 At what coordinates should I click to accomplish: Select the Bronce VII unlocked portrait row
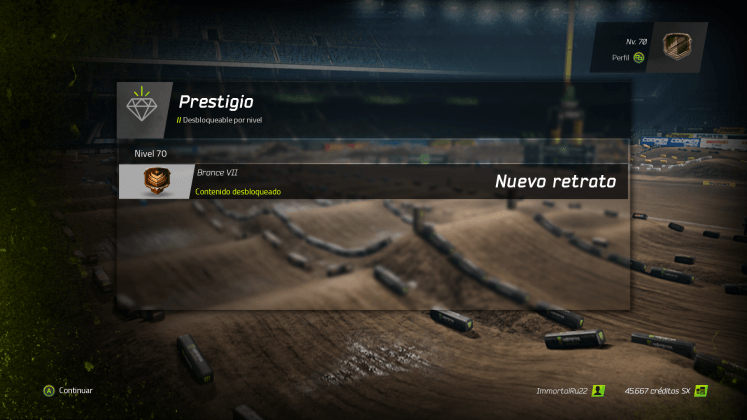pos(373,181)
